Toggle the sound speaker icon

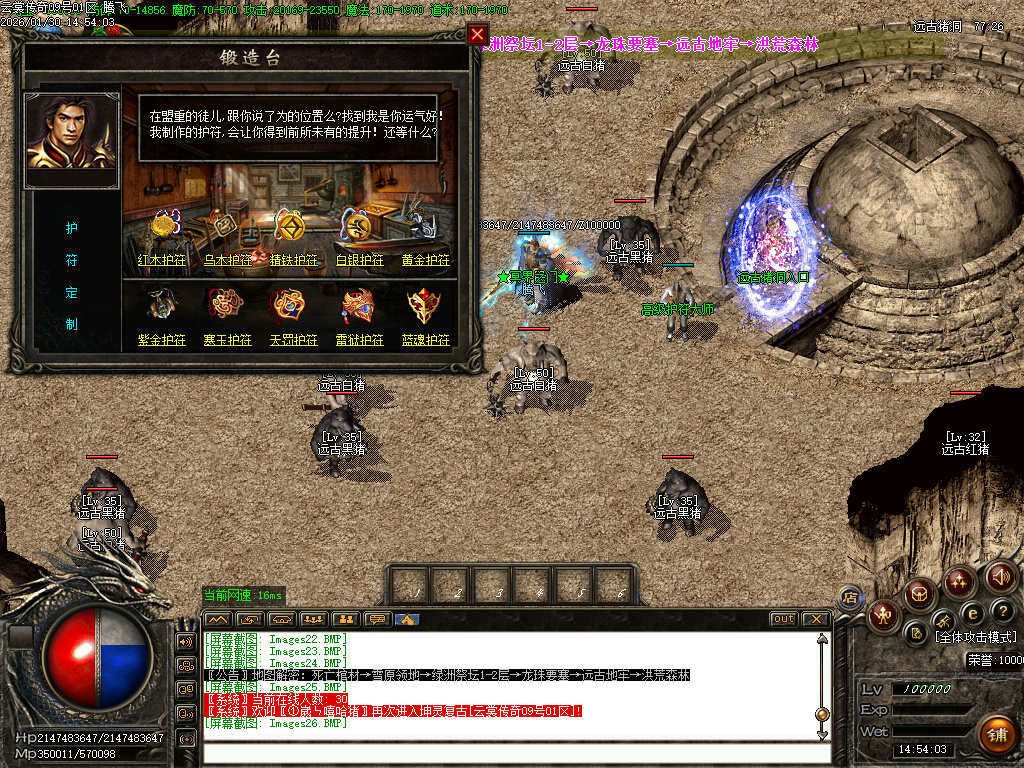coord(1001,576)
